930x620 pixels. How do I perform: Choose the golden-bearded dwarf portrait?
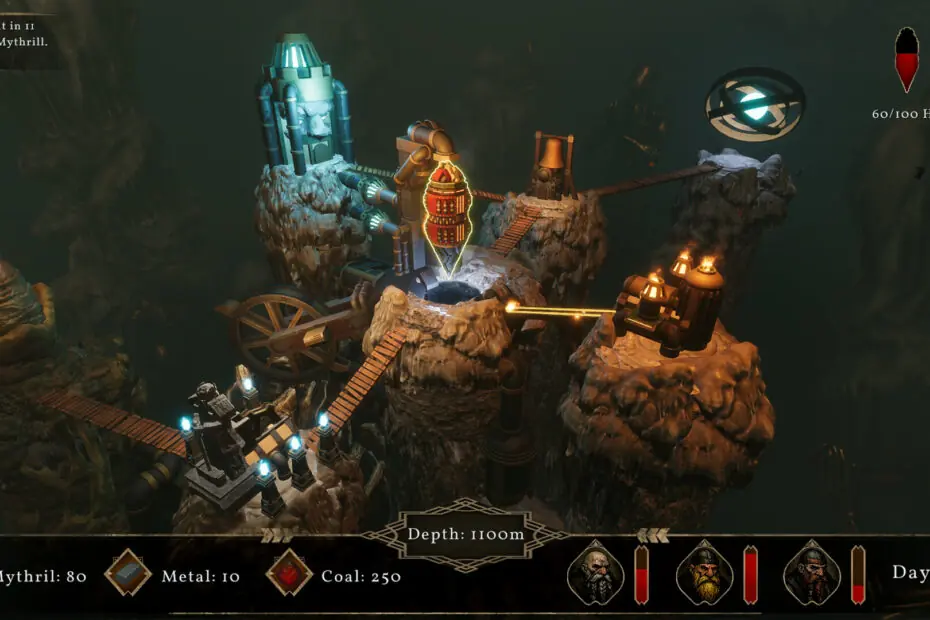[x=704, y=574]
